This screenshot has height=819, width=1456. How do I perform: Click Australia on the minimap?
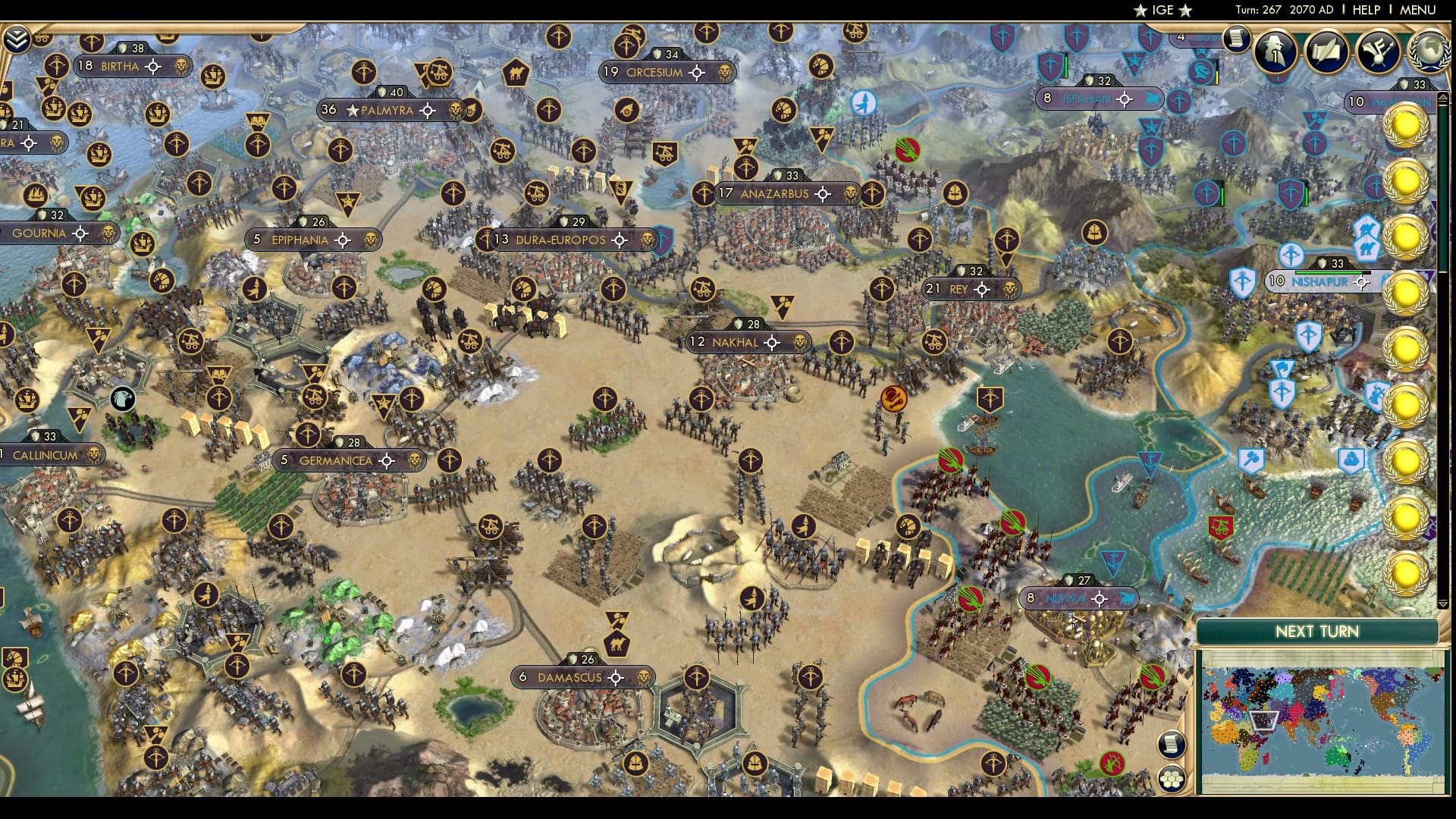pos(1335,755)
